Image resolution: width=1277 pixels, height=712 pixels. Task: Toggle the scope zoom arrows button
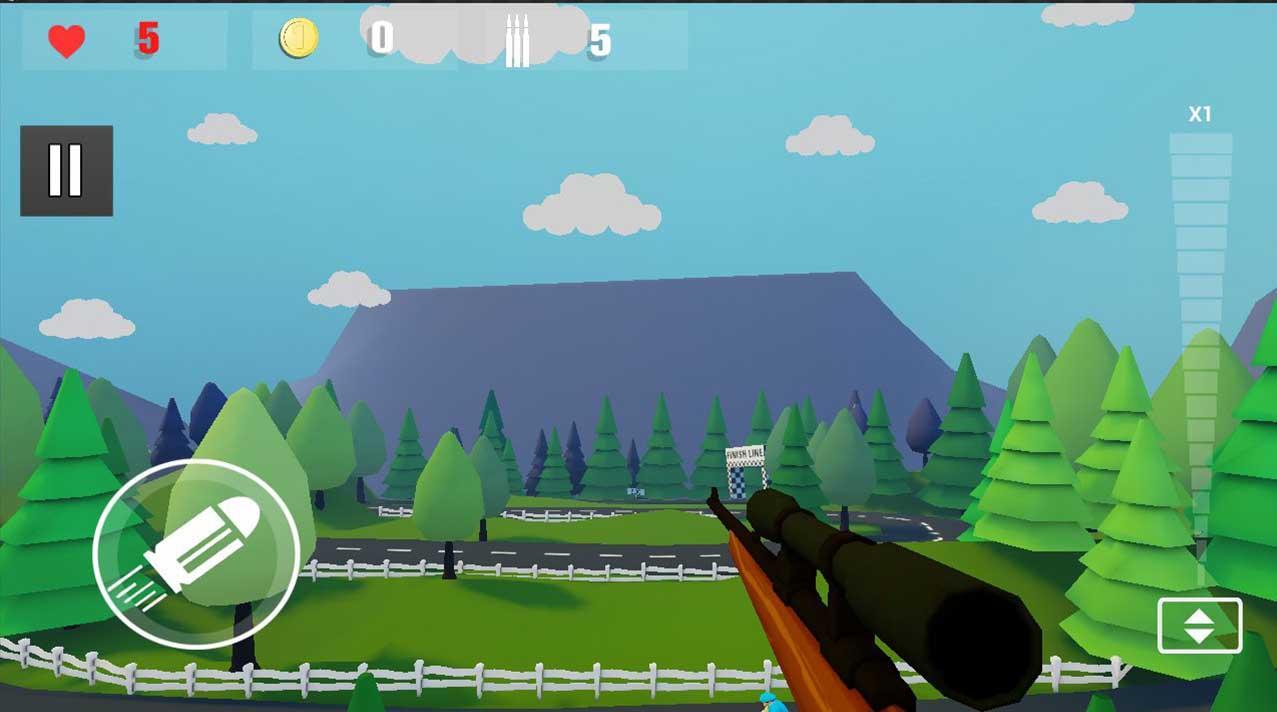coord(1199,626)
